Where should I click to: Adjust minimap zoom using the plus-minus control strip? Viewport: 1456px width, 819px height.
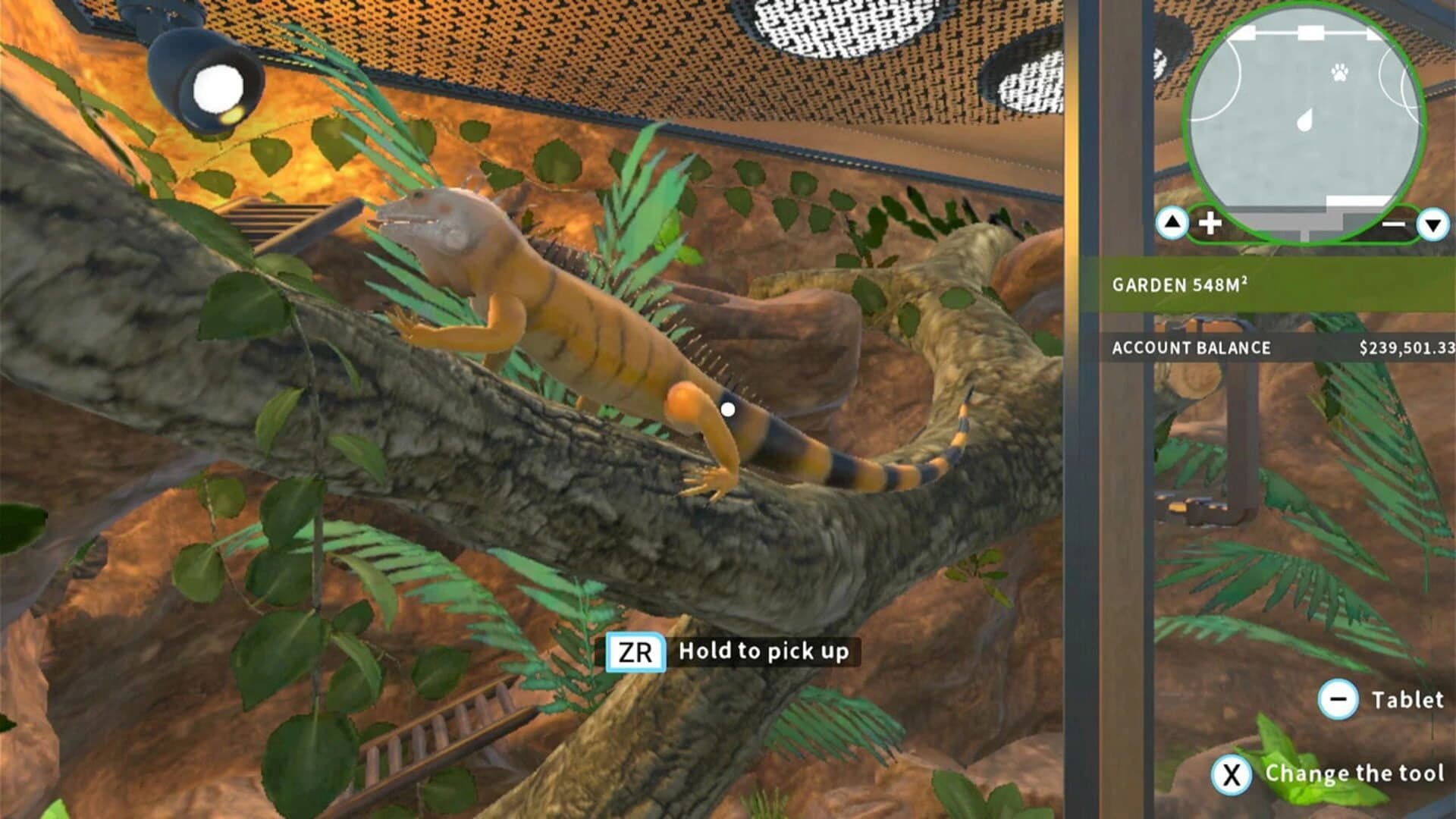pyautogui.click(x=1304, y=223)
